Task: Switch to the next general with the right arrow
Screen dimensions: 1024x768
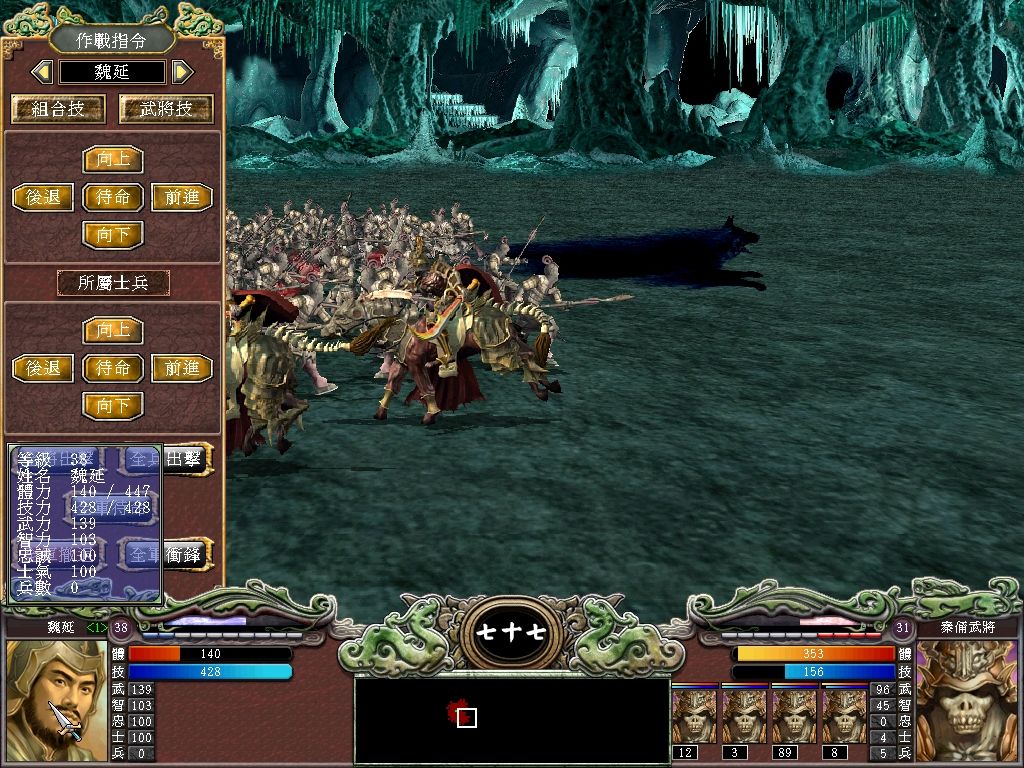Action: coord(181,72)
